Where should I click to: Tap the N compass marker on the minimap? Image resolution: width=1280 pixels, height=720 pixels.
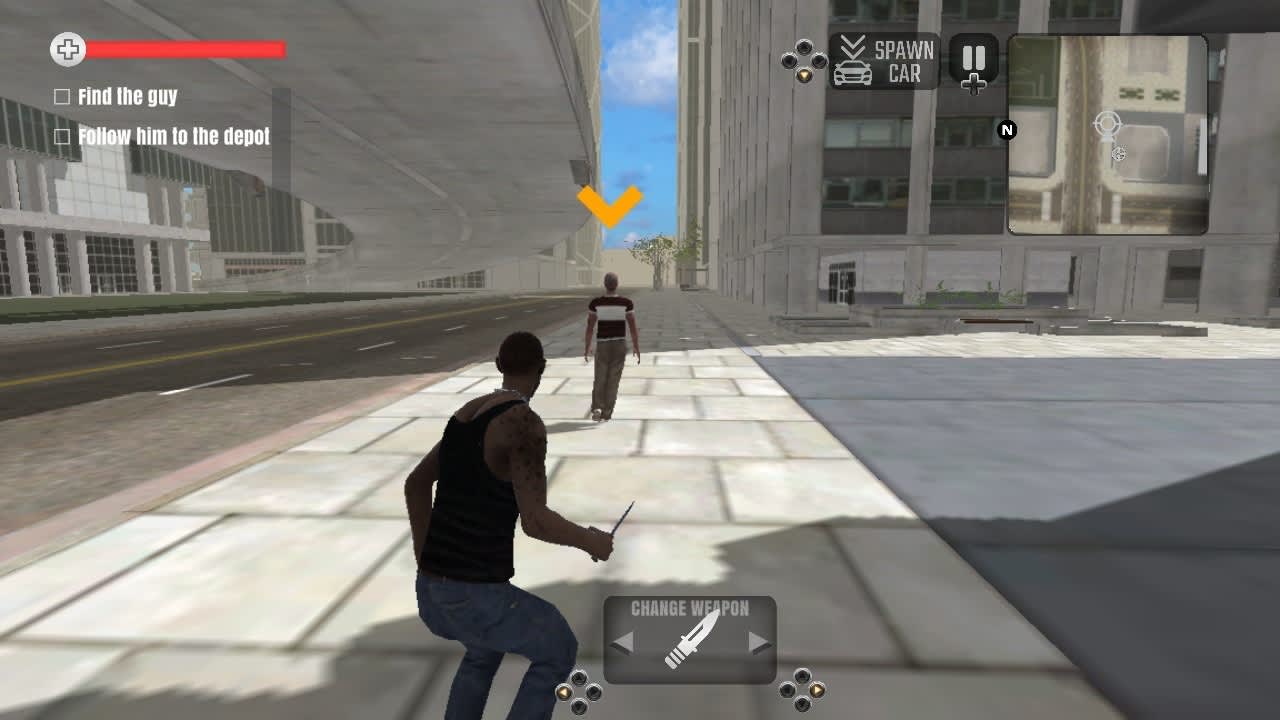[x=1007, y=128]
